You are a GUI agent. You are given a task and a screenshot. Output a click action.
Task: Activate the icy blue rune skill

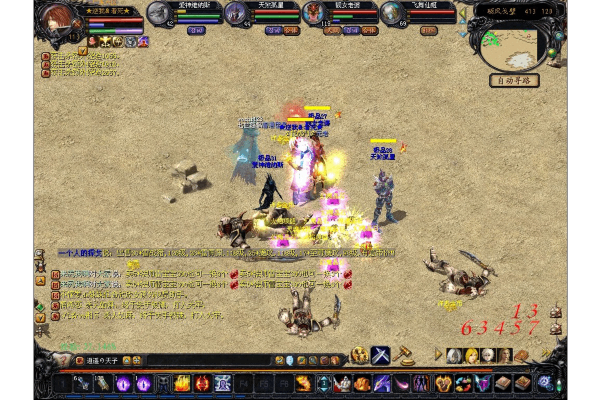click(x=222, y=383)
